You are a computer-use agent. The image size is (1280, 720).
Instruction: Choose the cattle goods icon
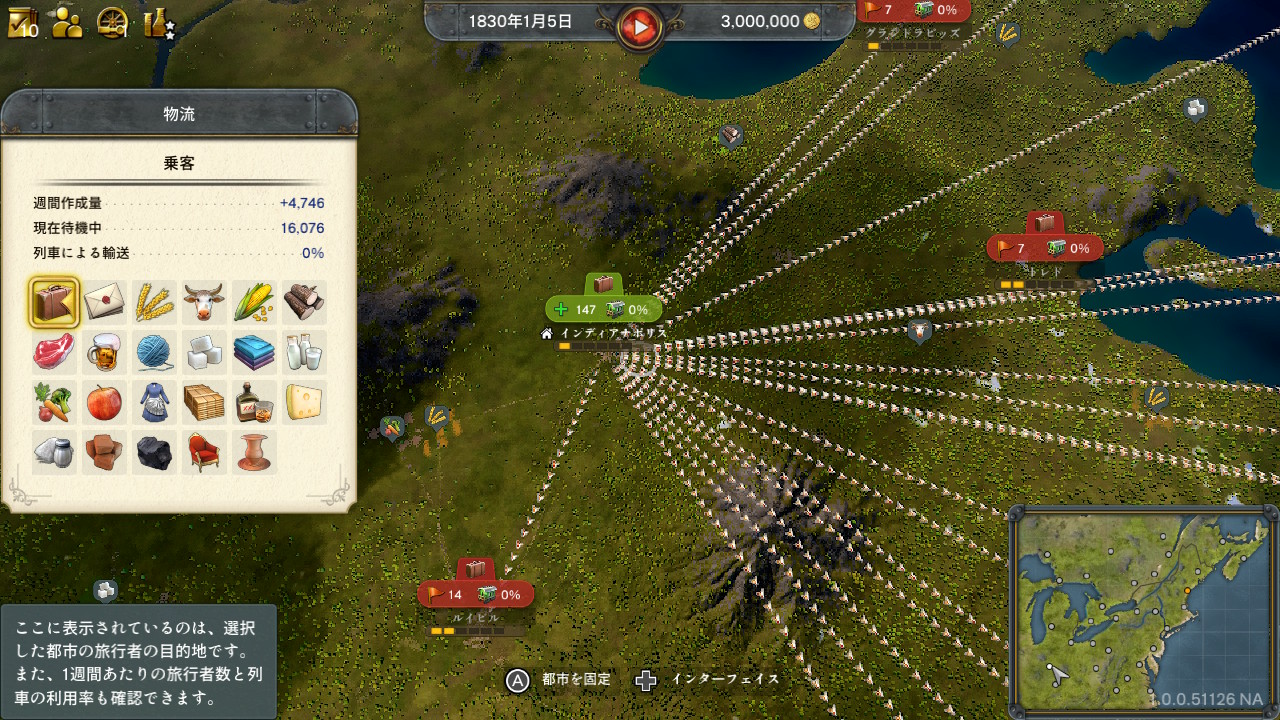click(204, 302)
